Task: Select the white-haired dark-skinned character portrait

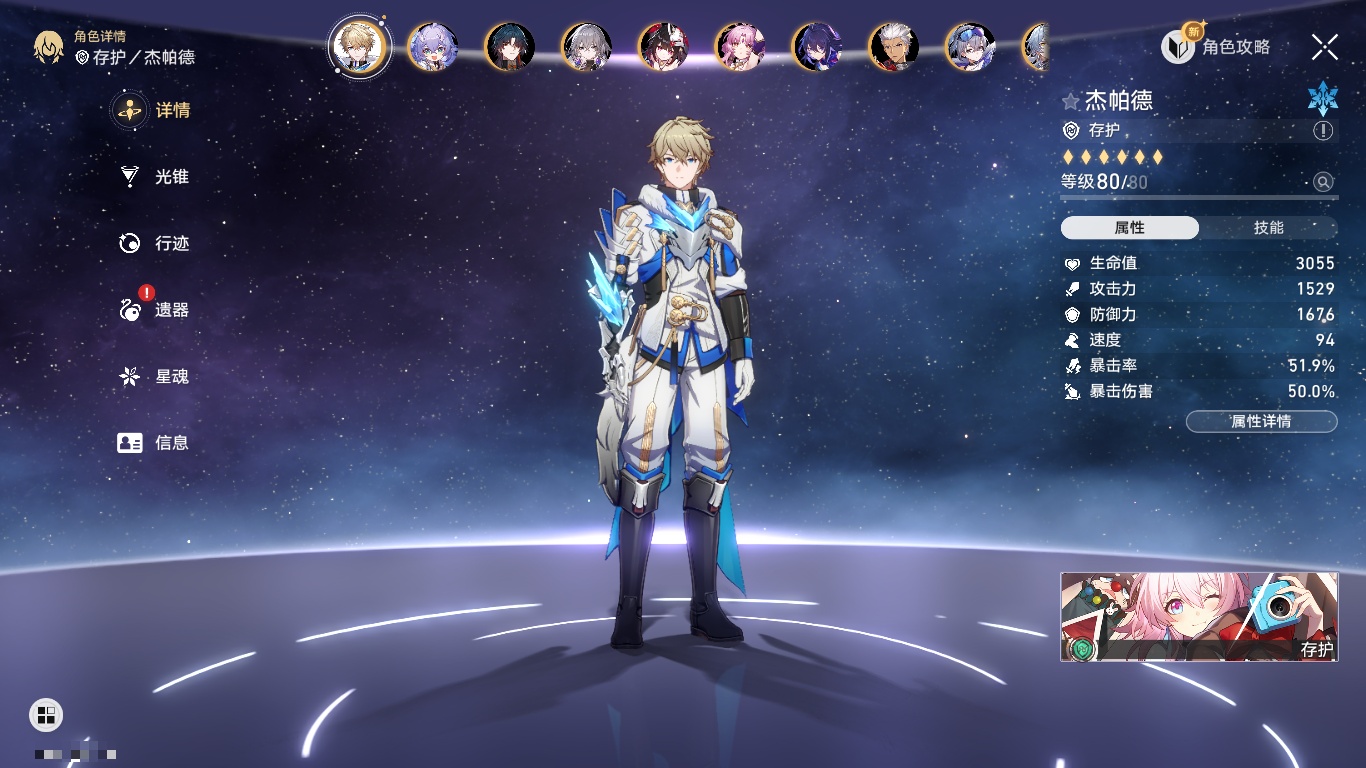Action: coord(894,47)
